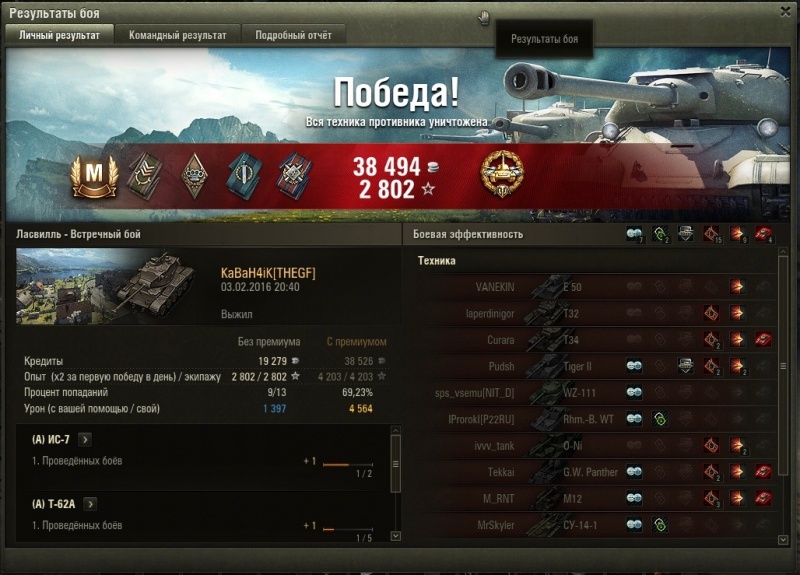Switch to the Командный результат tab
The height and width of the screenshot is (575, 800).
point(177,35)
